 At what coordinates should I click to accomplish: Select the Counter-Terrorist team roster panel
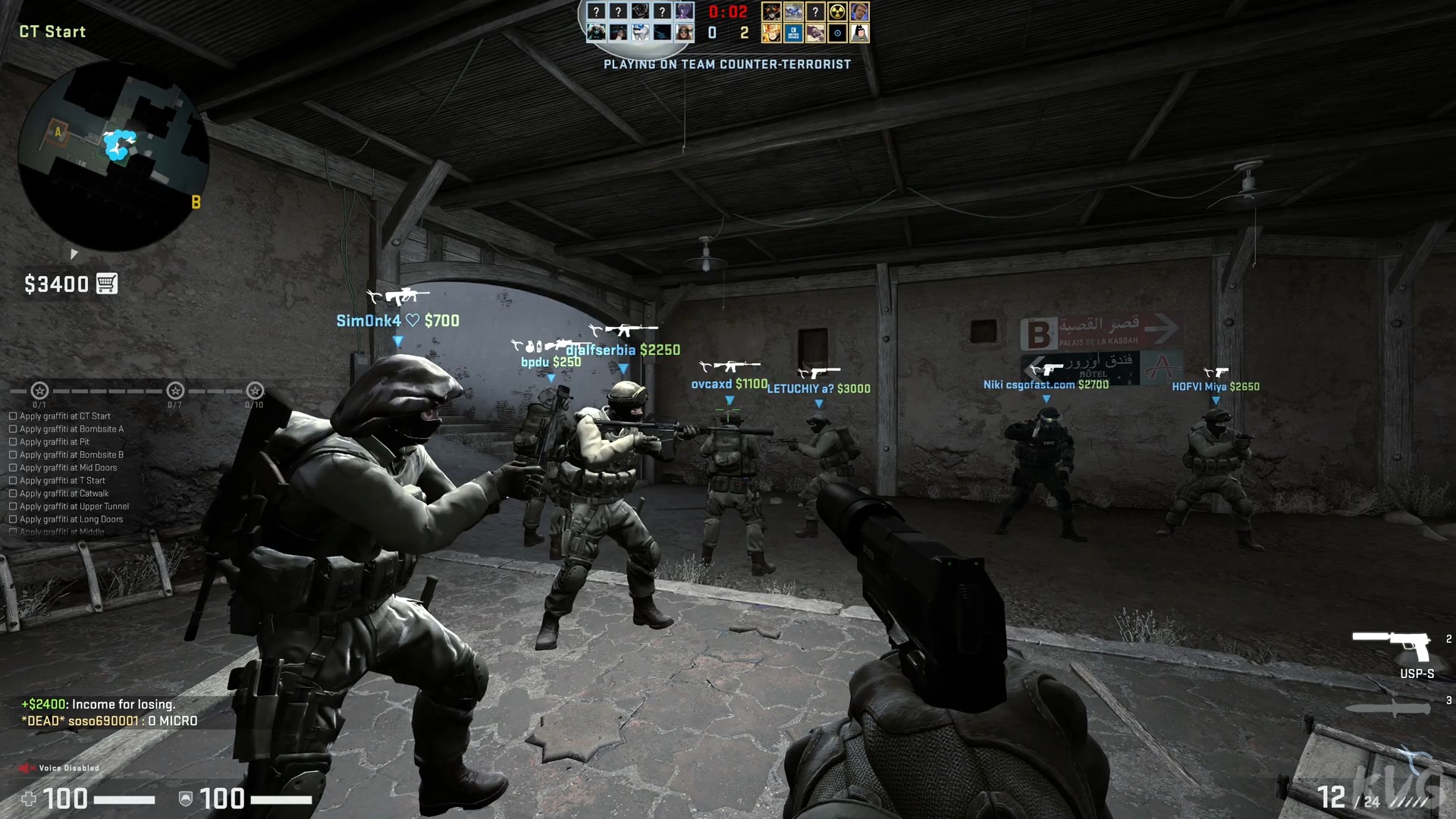tap(639, 21)
